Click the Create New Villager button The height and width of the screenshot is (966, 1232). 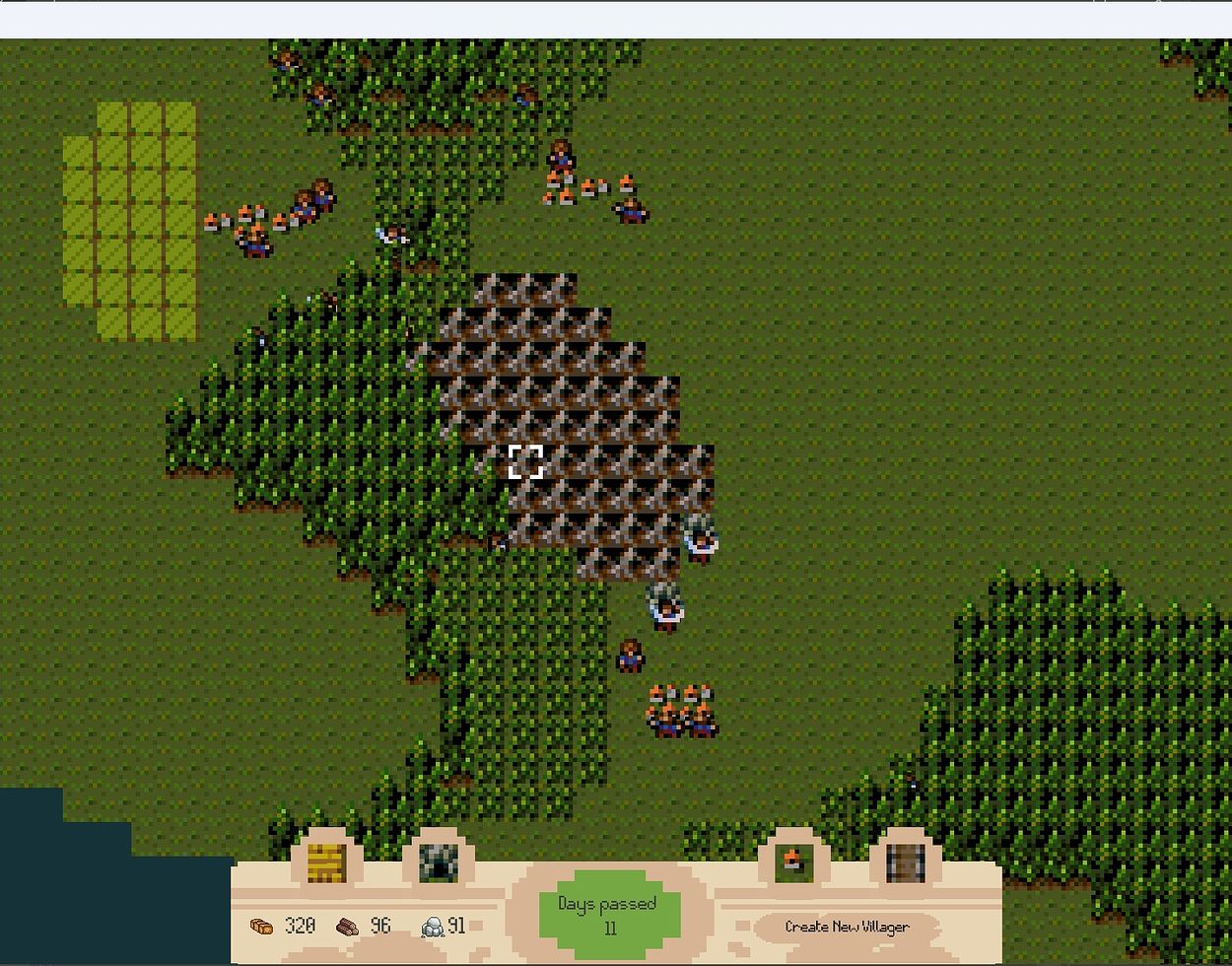tap(847, 927)
